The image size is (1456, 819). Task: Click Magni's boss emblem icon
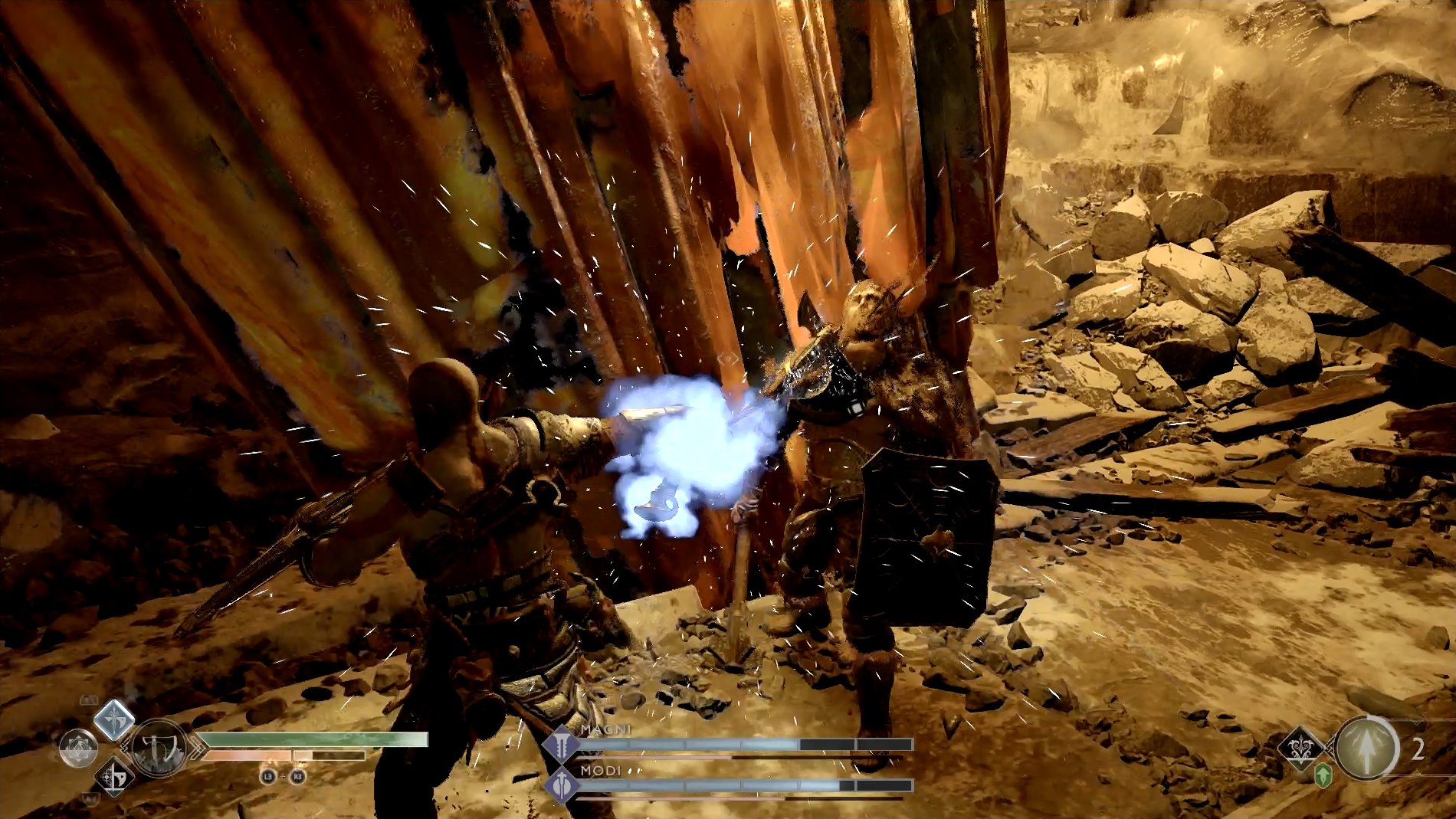[562, 743]
